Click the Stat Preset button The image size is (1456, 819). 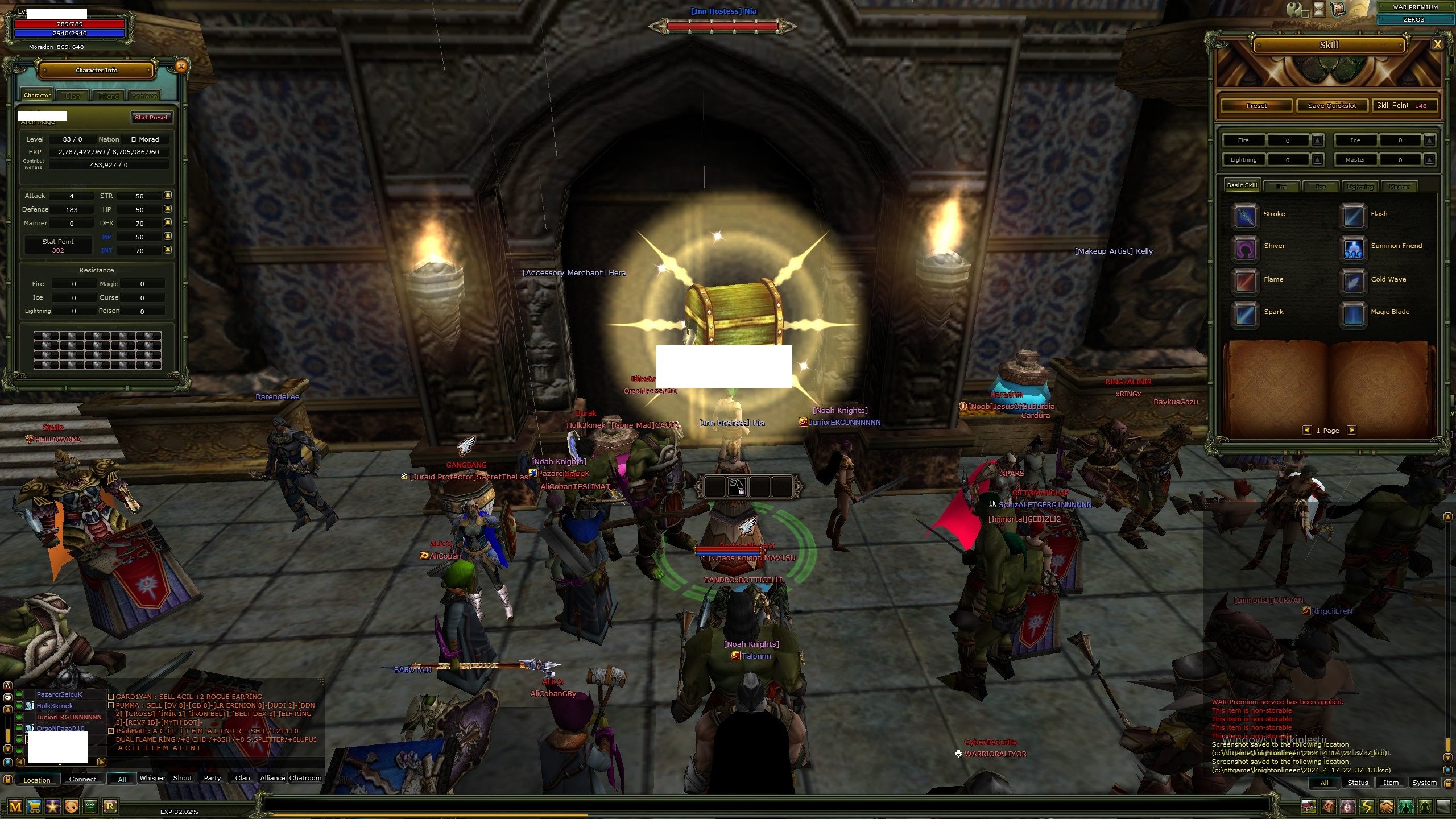(151, 118)
